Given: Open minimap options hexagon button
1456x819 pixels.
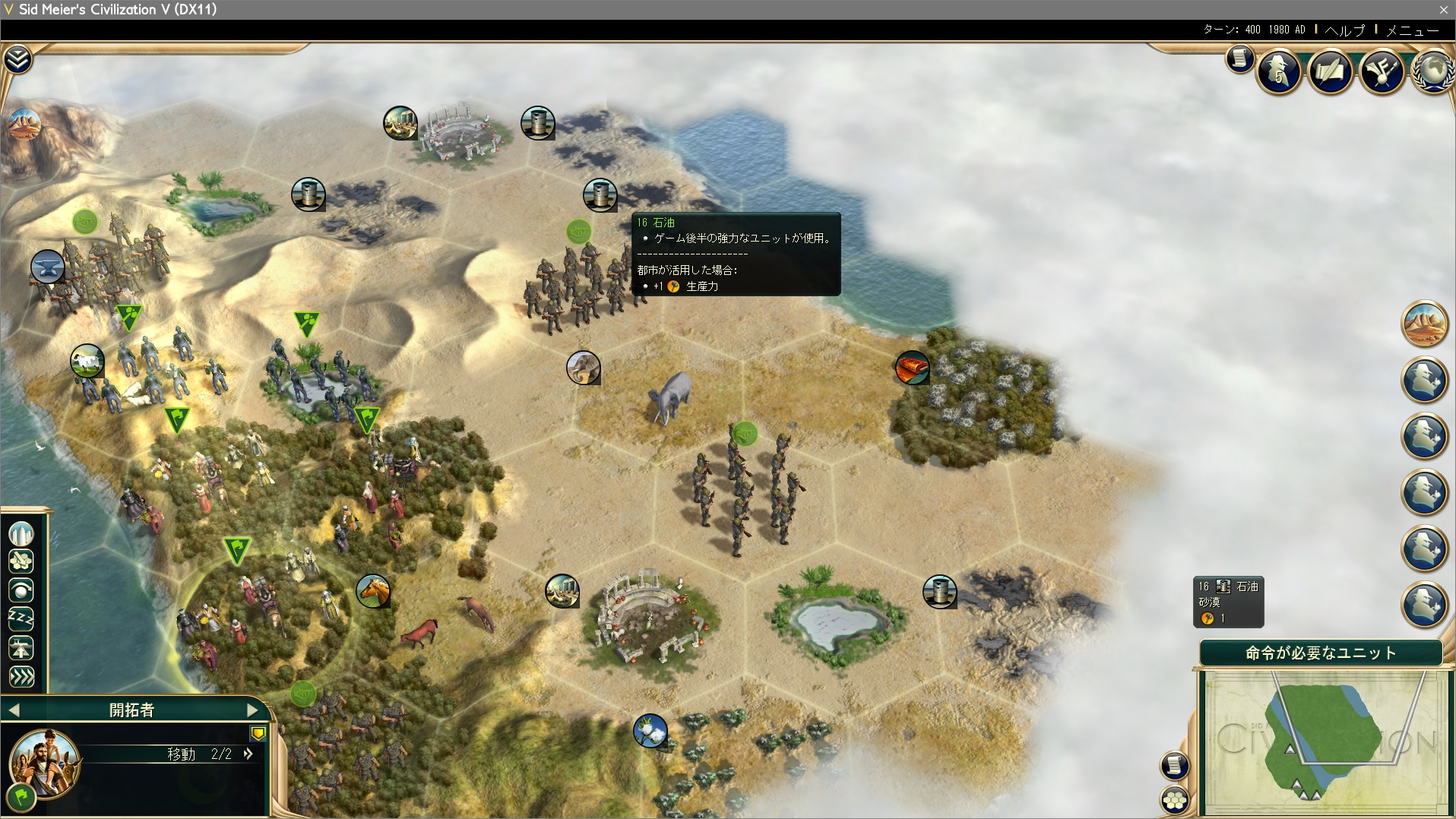Looking at the screenshot, I should tap(1175, 799).
